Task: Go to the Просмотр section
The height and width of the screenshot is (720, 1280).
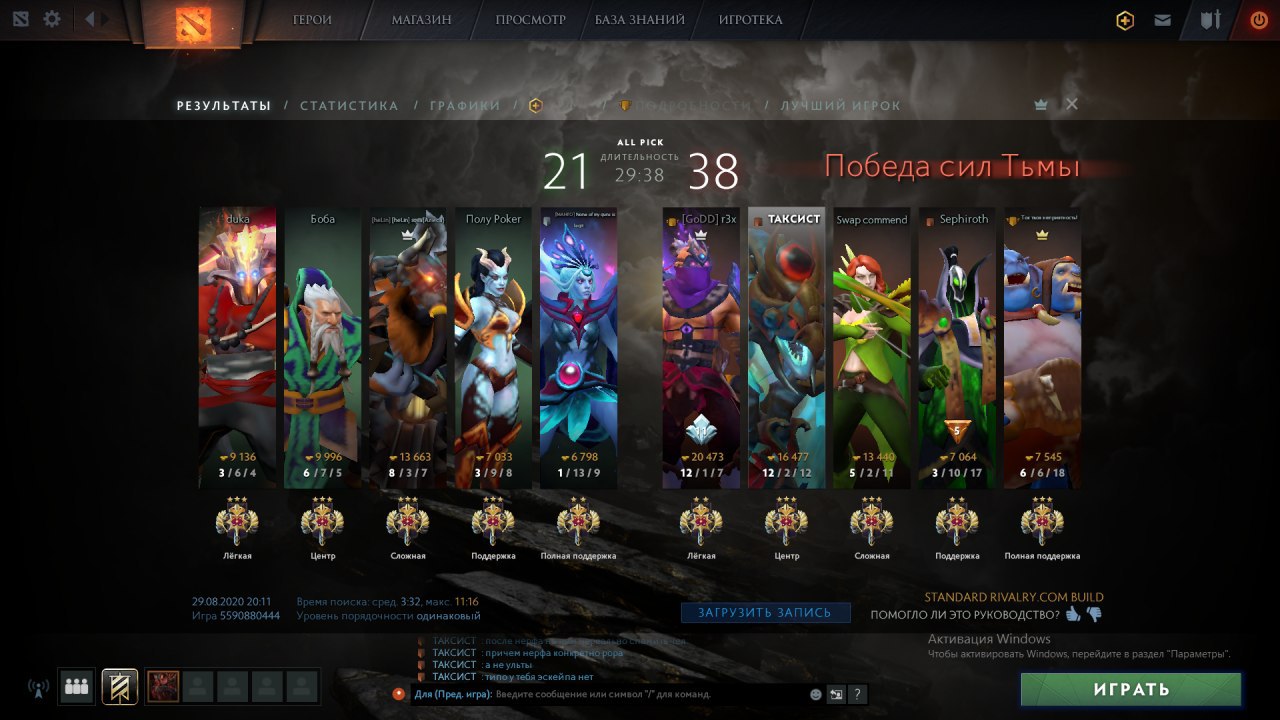Action: click(530, 19)
